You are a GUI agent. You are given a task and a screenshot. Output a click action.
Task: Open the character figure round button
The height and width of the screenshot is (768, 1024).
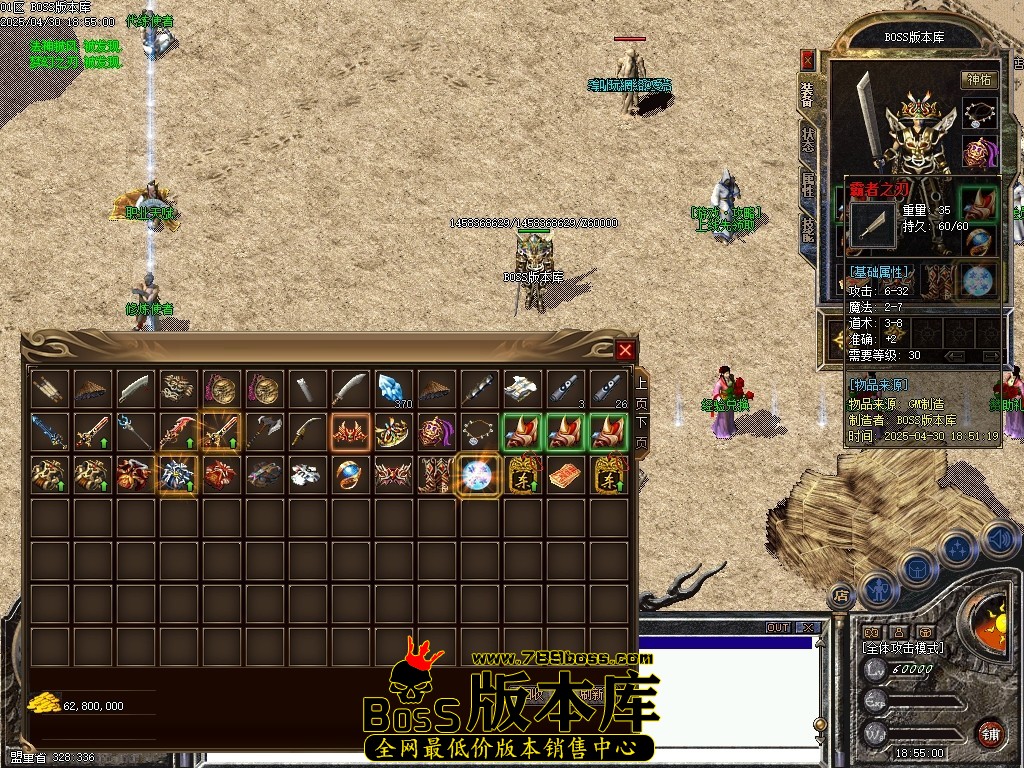879,590
